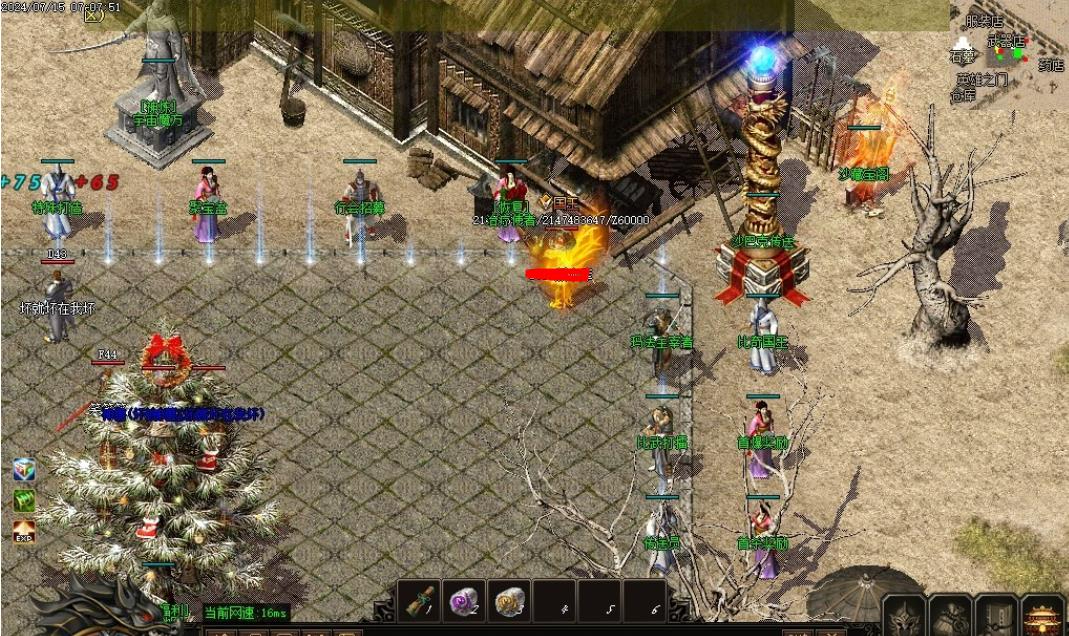Activate the gold swirl scroll in slot 3
1069x636 pixels.
511,602
